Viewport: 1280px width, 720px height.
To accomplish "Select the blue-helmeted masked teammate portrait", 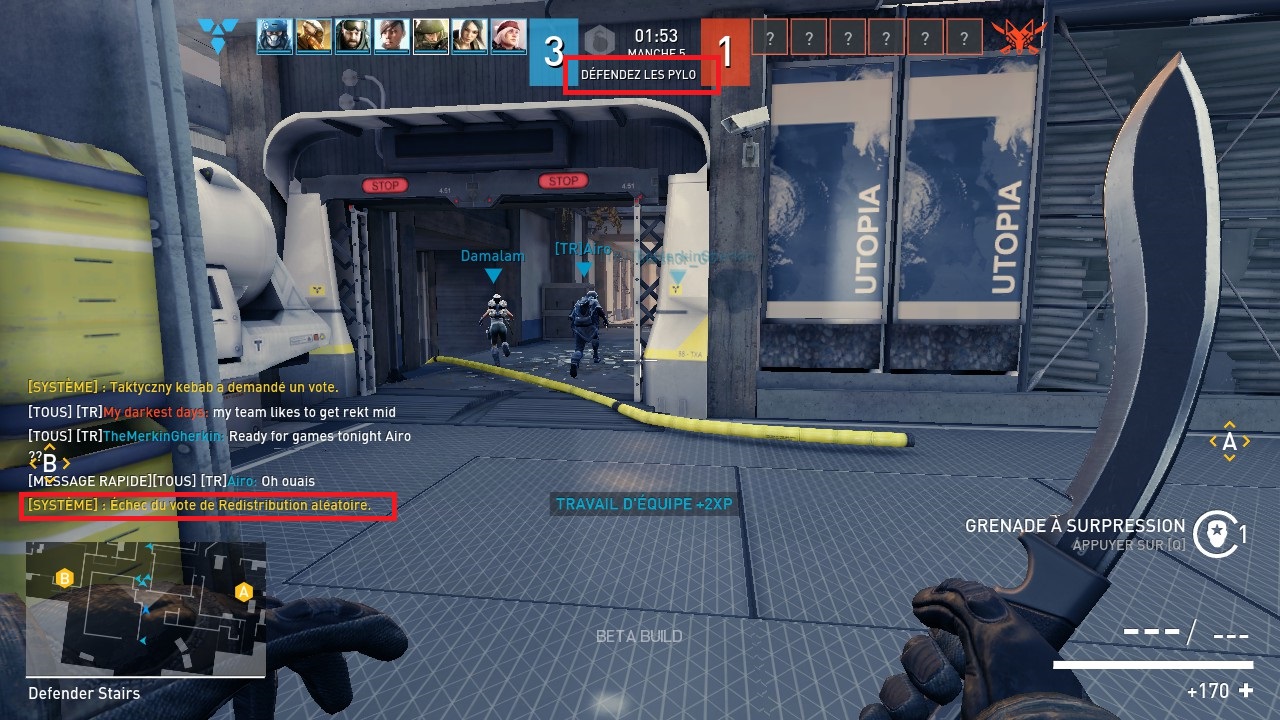I will [275, 37].
